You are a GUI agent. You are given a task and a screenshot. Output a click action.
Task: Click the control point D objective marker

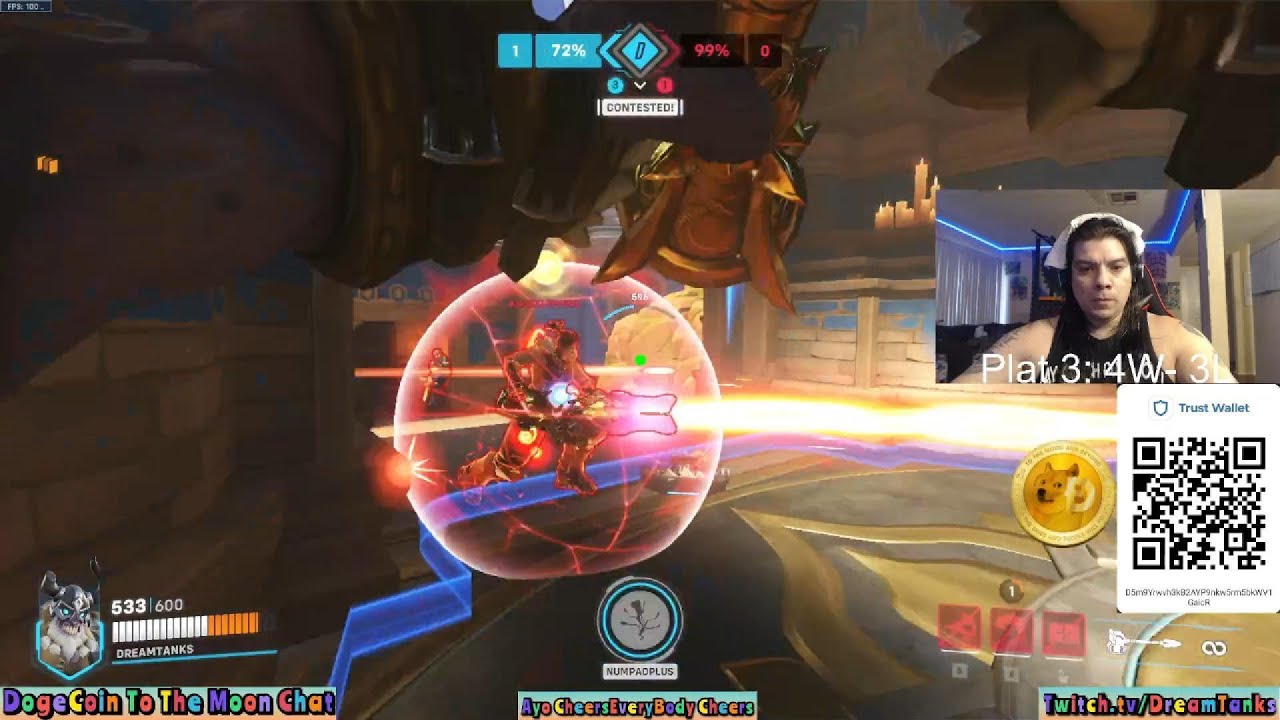click(x=640, y=50)
